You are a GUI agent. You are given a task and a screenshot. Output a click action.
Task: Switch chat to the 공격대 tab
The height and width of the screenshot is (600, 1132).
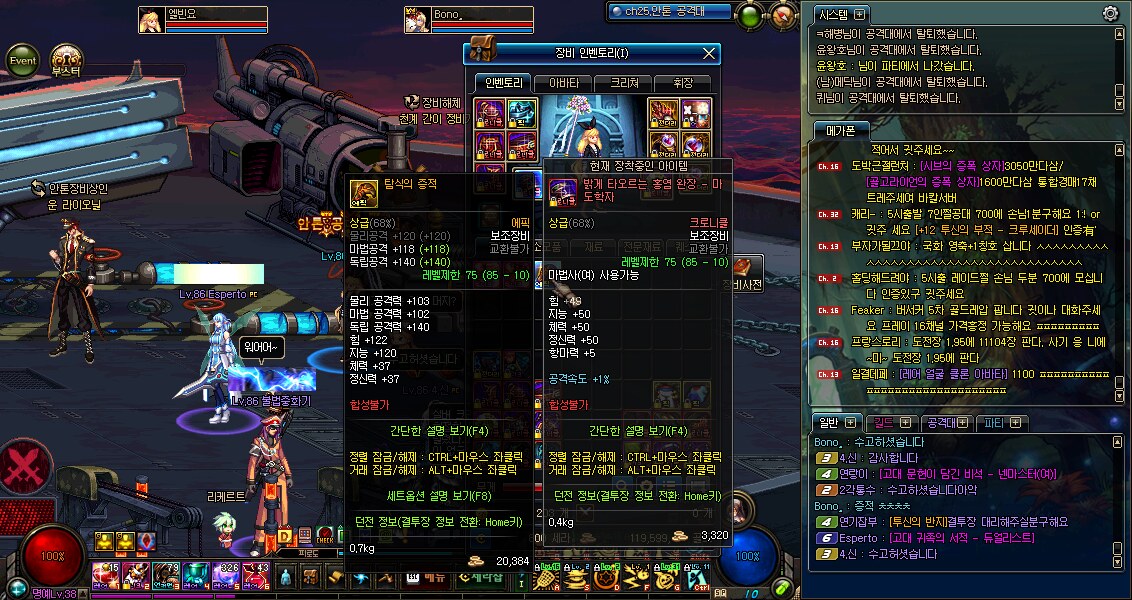[938, 422]
